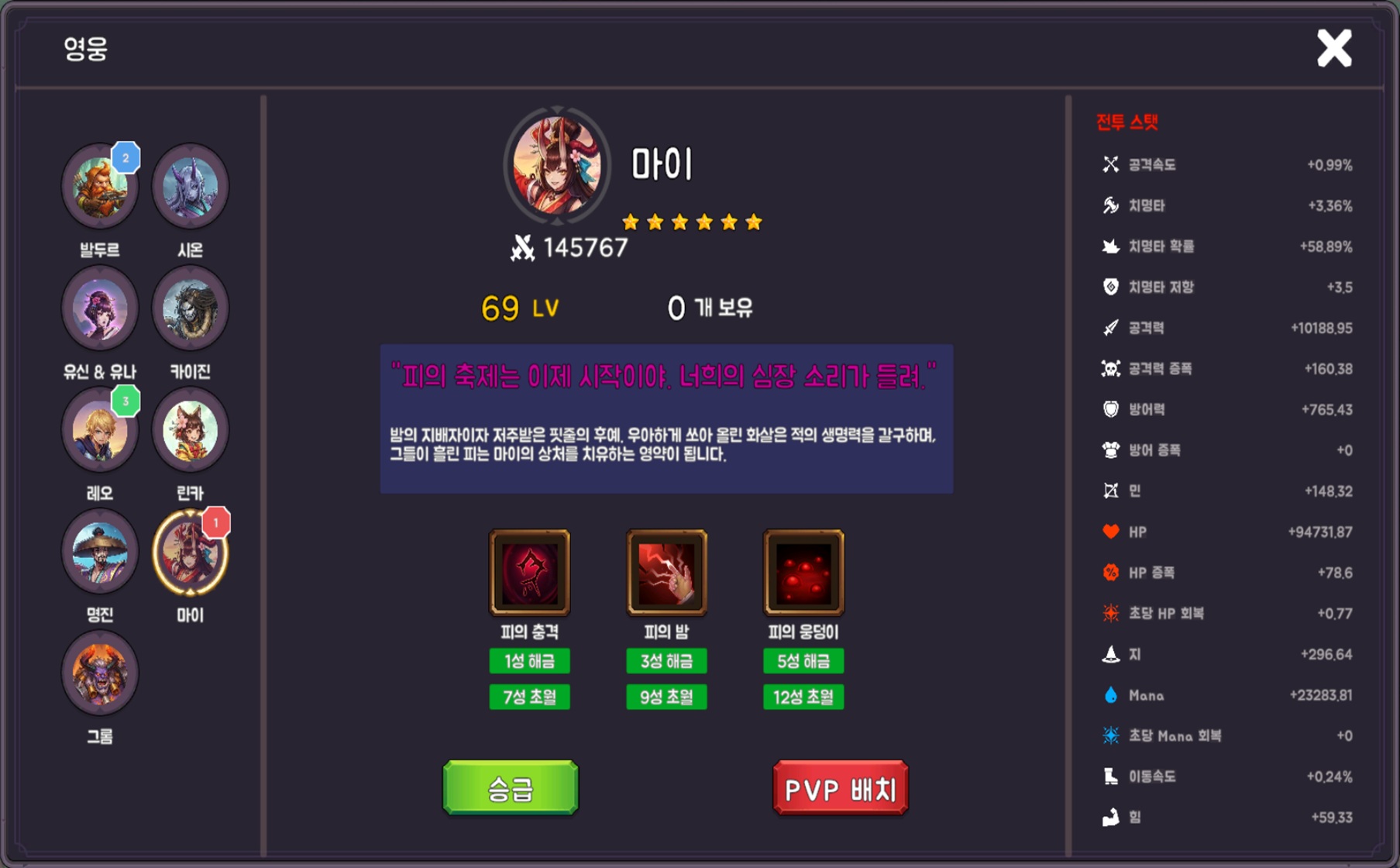This screenshot has height=868, width=1400.
Task: Click the 치명타 확률 stat icon
Action: point(1109,246)
